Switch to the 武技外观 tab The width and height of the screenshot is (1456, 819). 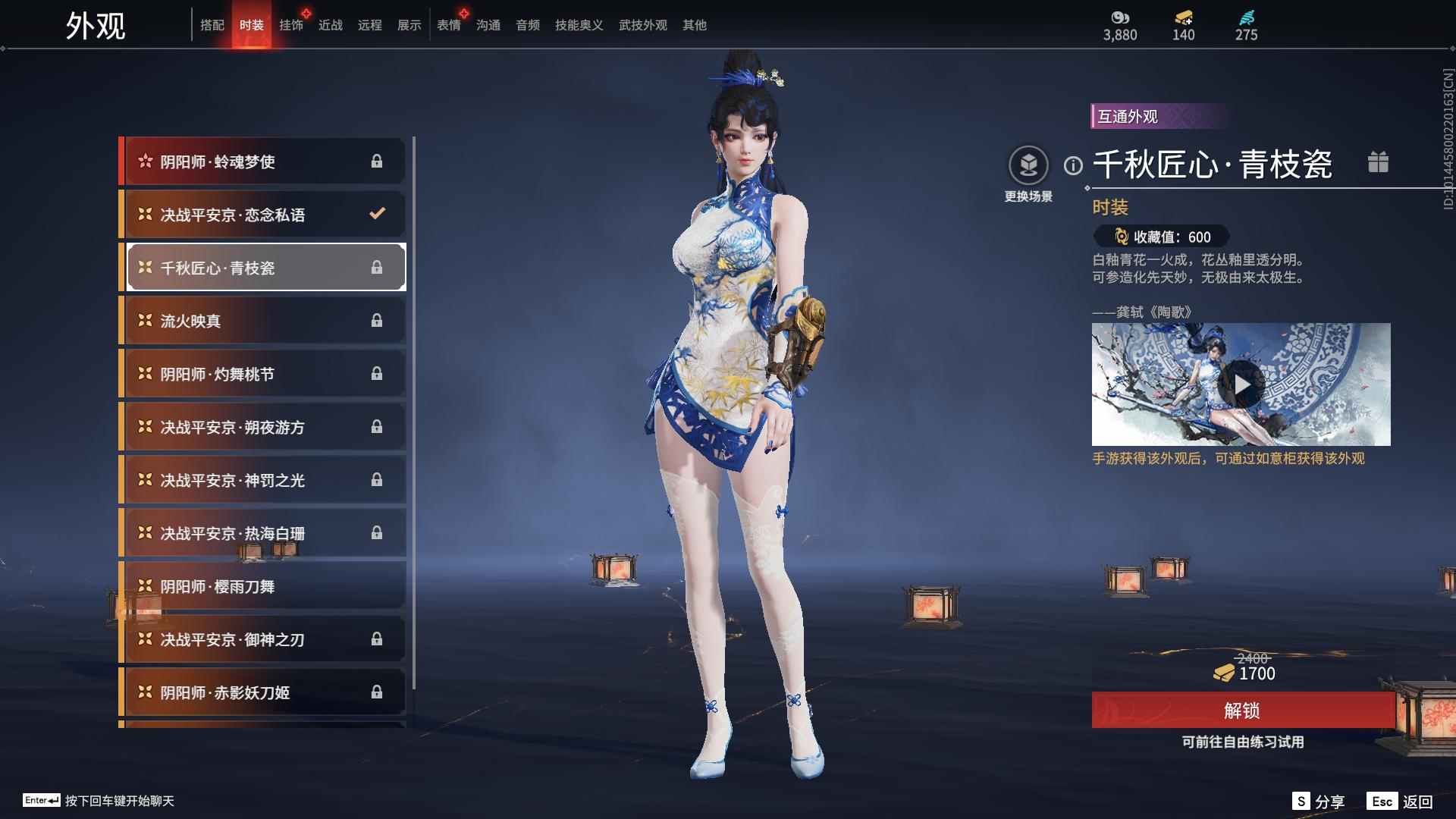642,25
